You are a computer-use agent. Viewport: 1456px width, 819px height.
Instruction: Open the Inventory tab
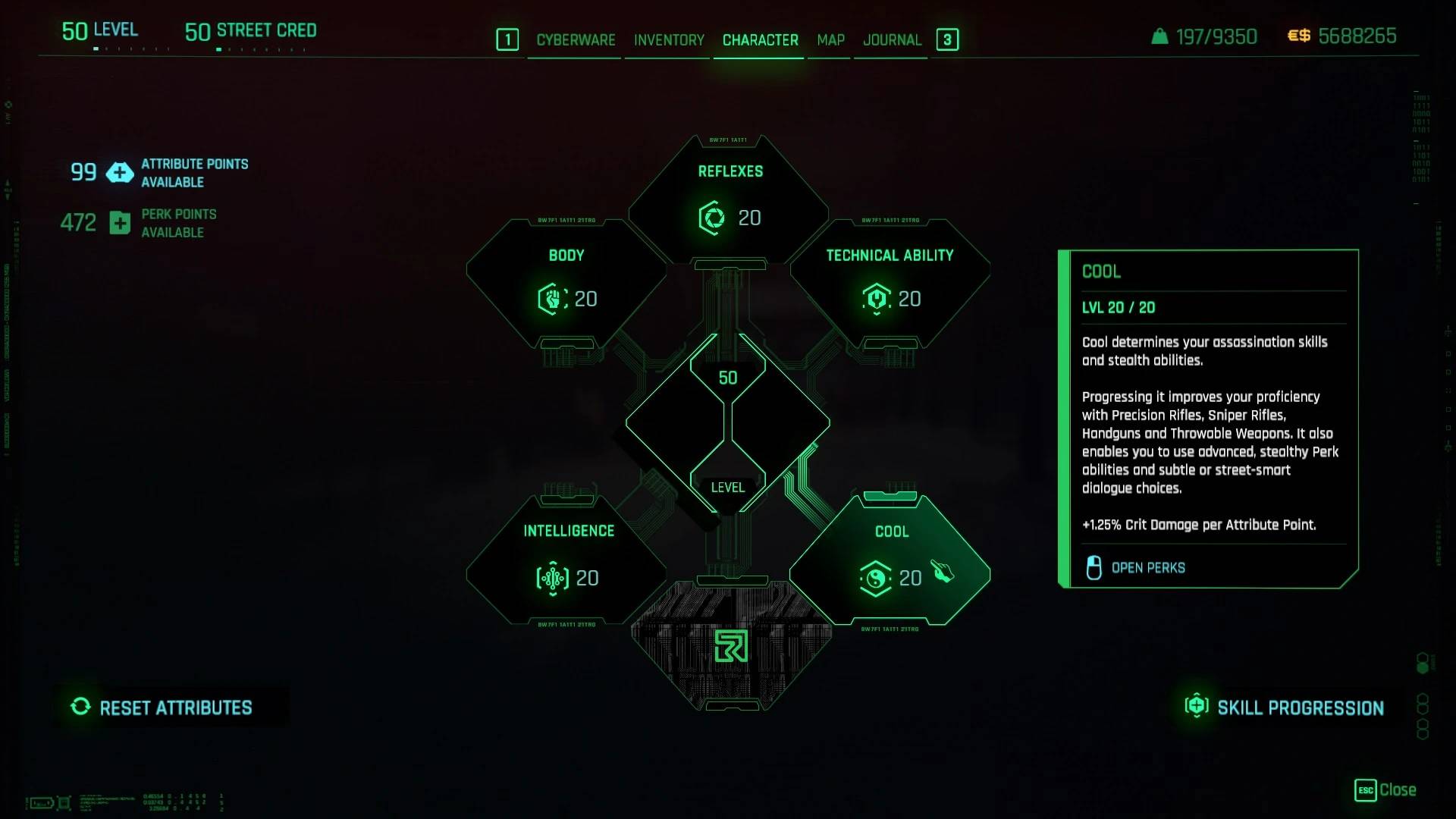coord(669,40)
